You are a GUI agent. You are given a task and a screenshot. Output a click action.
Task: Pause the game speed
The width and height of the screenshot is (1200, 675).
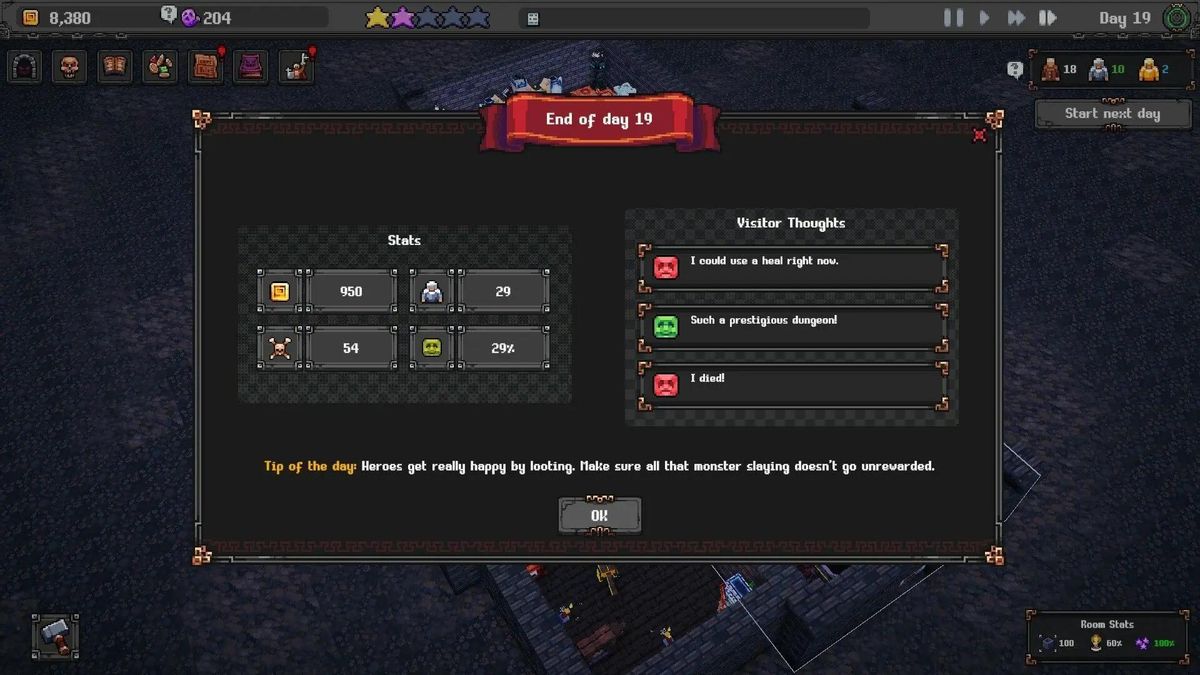953,18
